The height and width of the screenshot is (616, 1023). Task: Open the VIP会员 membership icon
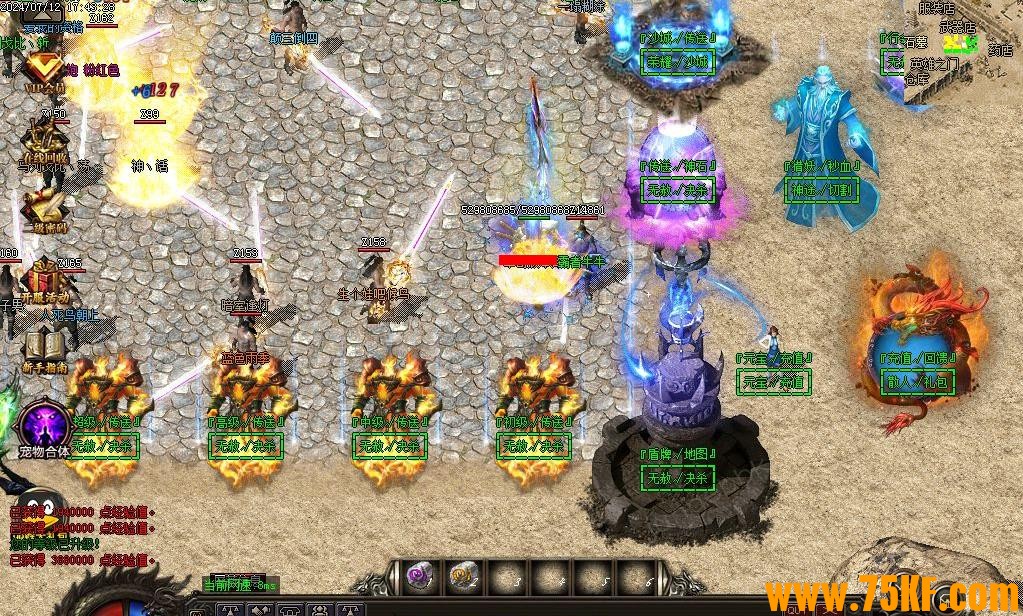tap(42, 70)
